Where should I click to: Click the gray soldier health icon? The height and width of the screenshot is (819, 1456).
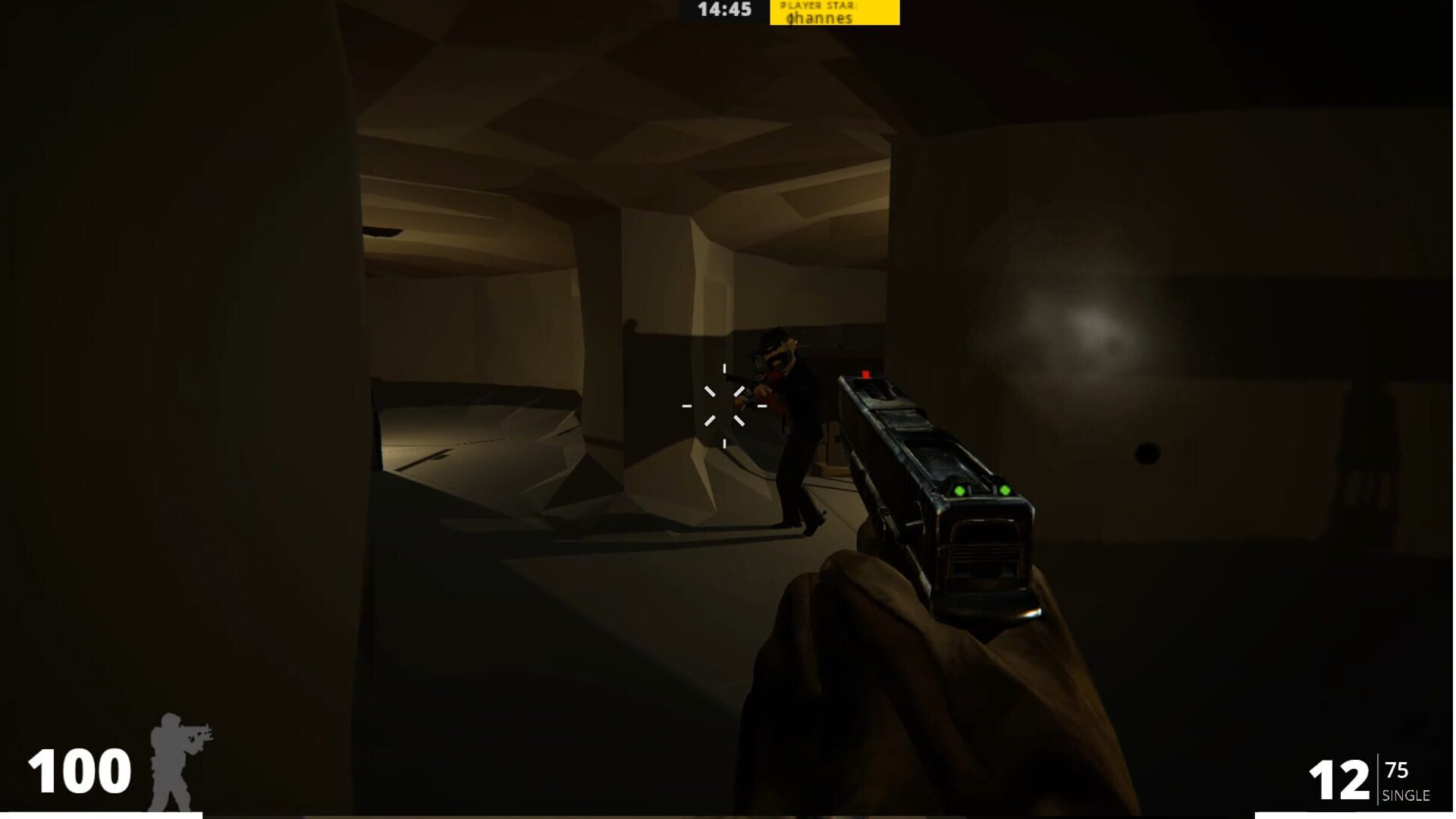[x=180, y=758]
